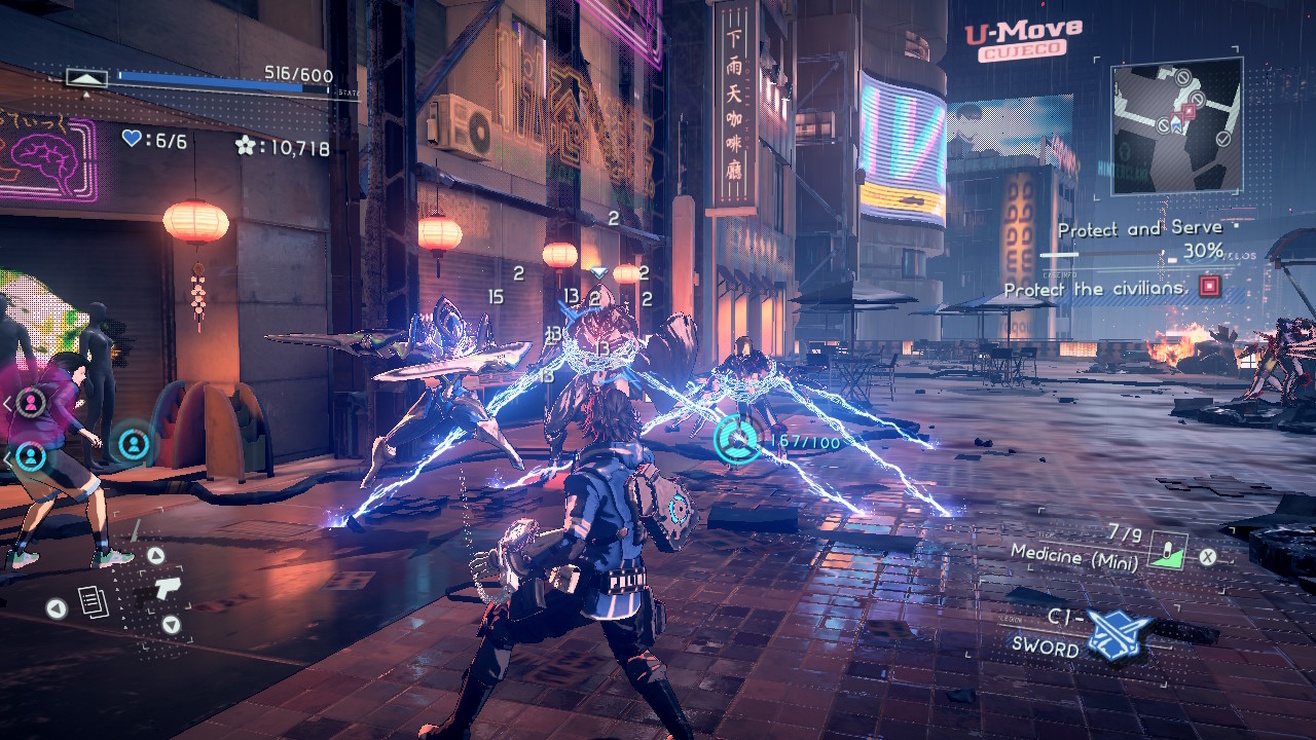The width and height of the screenshot is (1316, 740).
Task: Click the Medicine (Mini) pill icon
Action: [1170, 549]
